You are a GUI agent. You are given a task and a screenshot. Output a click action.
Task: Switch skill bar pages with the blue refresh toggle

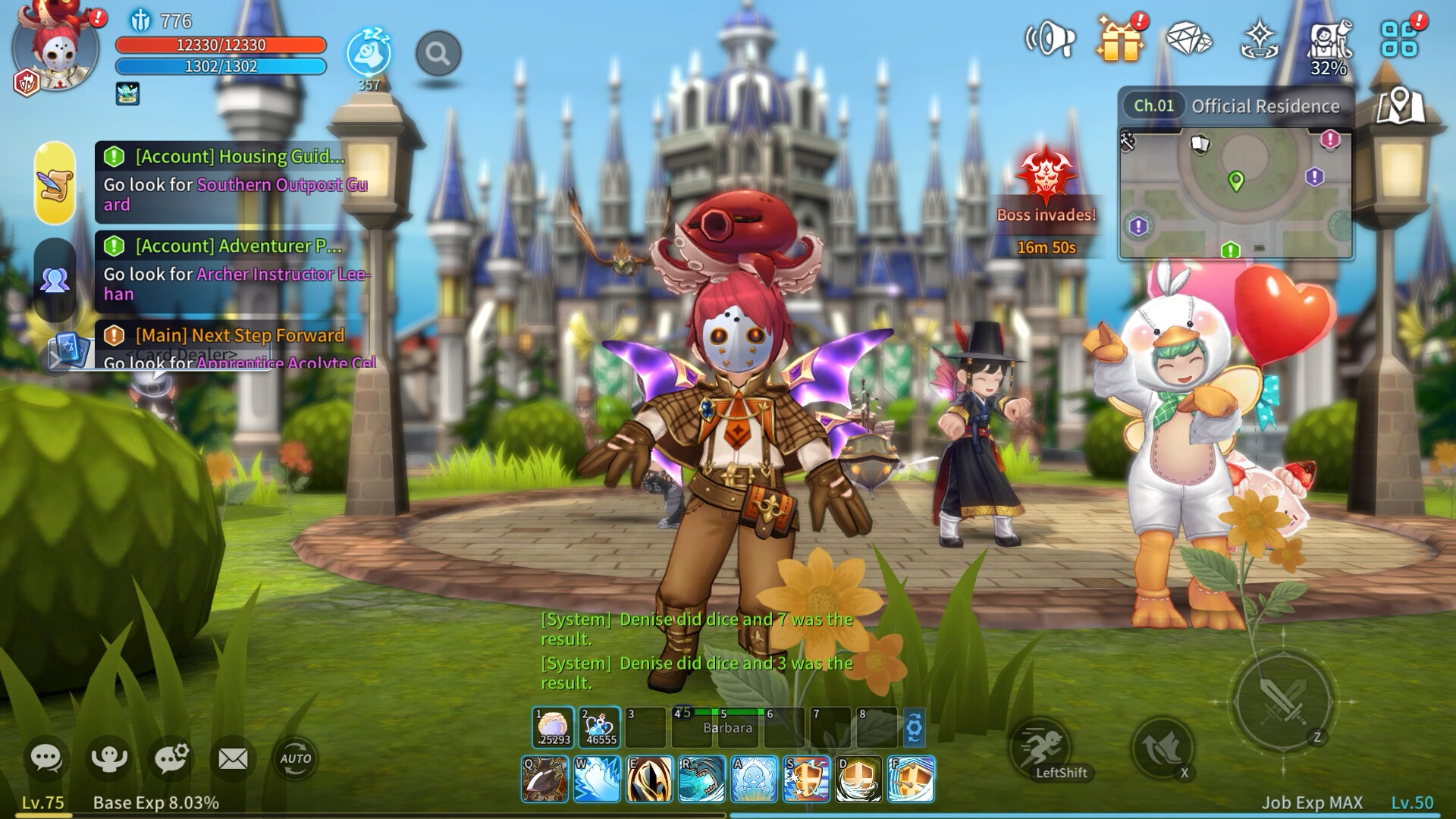tap(916, 726)
